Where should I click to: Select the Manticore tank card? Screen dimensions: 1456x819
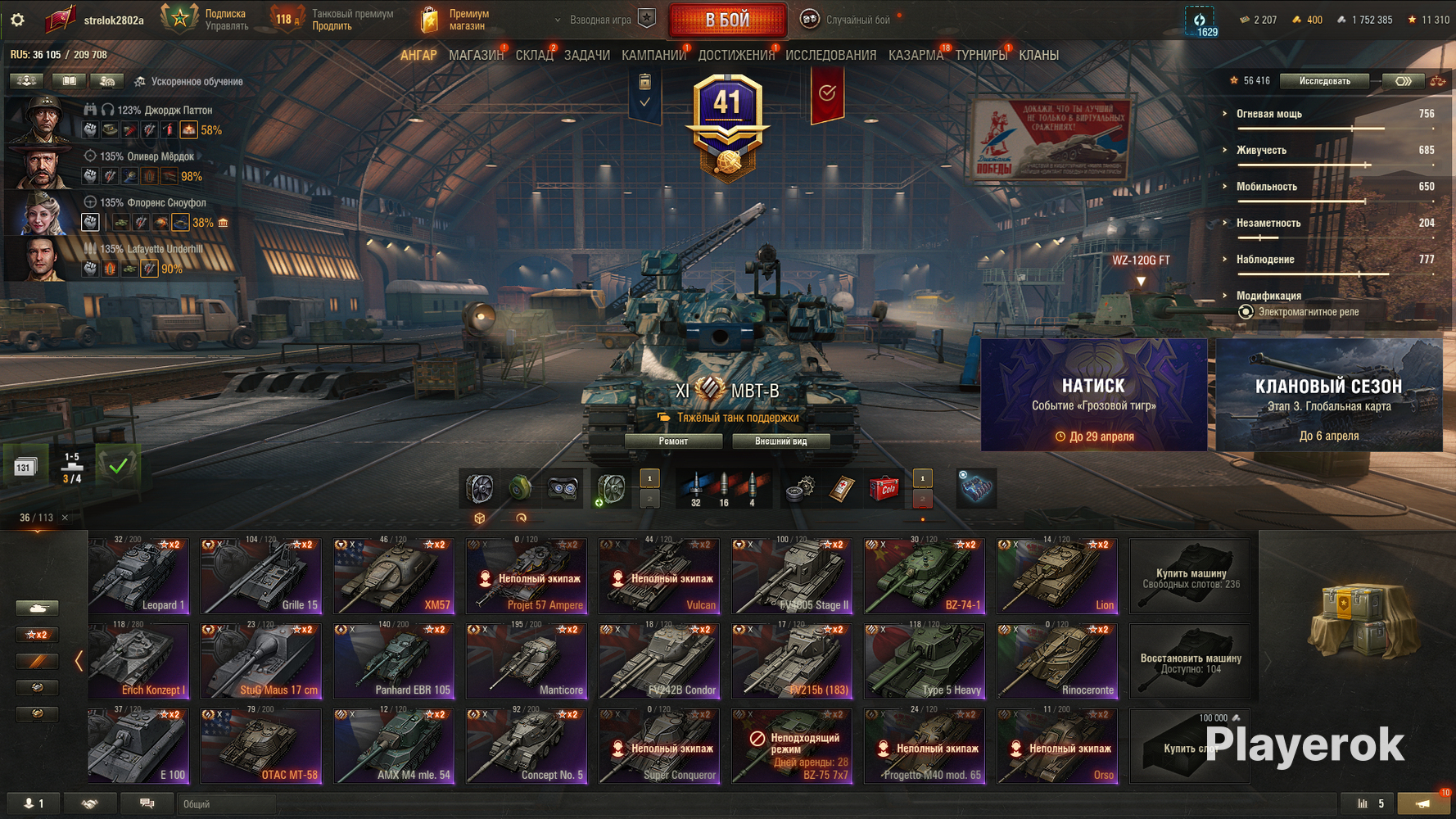click(527, 660)
